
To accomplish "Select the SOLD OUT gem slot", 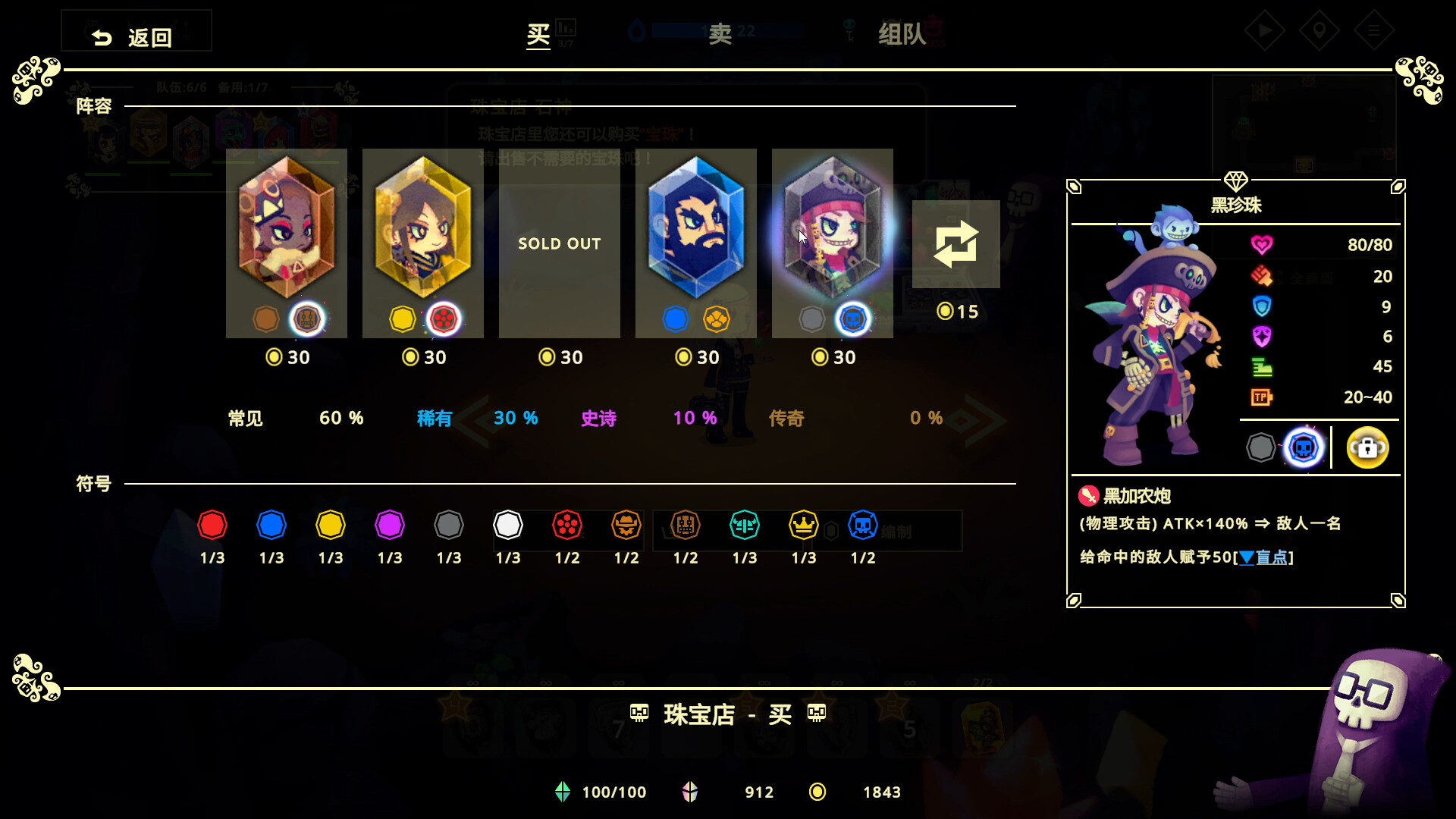I will (x=559, y=244).
